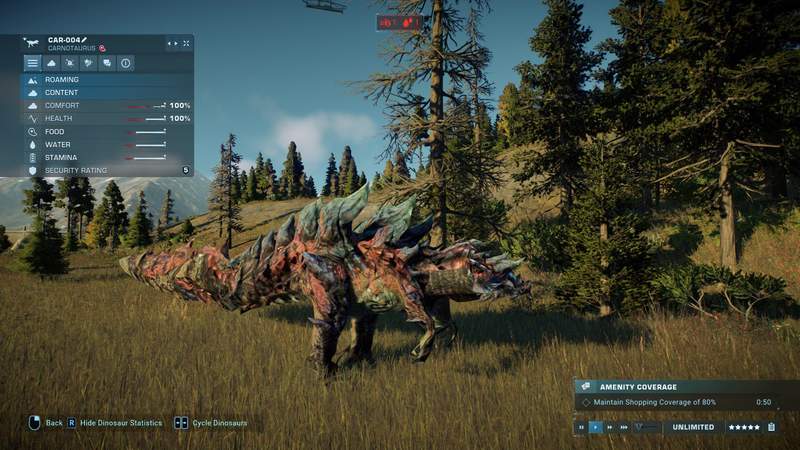The height and width of the screenshot is (450, 800).
Task: Expand the dinosaur panel with the corner arrows
Action: (185, 44)
